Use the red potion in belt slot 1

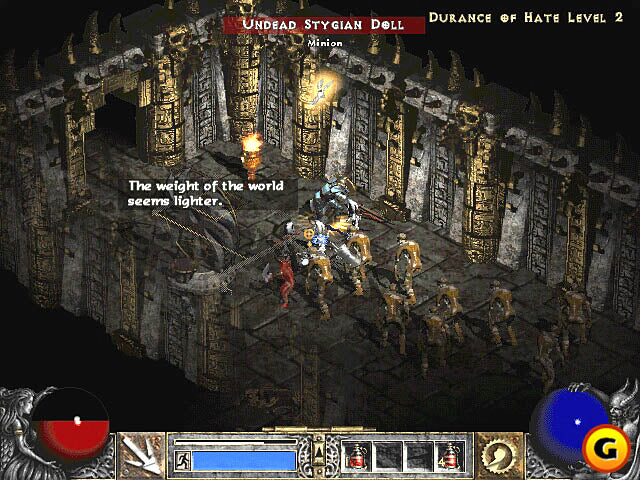(357, 457)
